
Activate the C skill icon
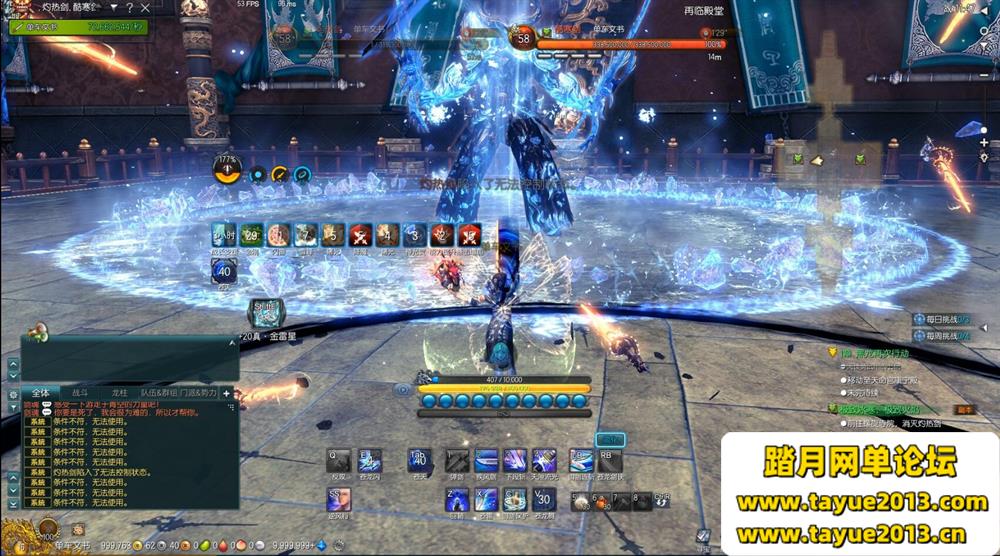pos(515,499)
